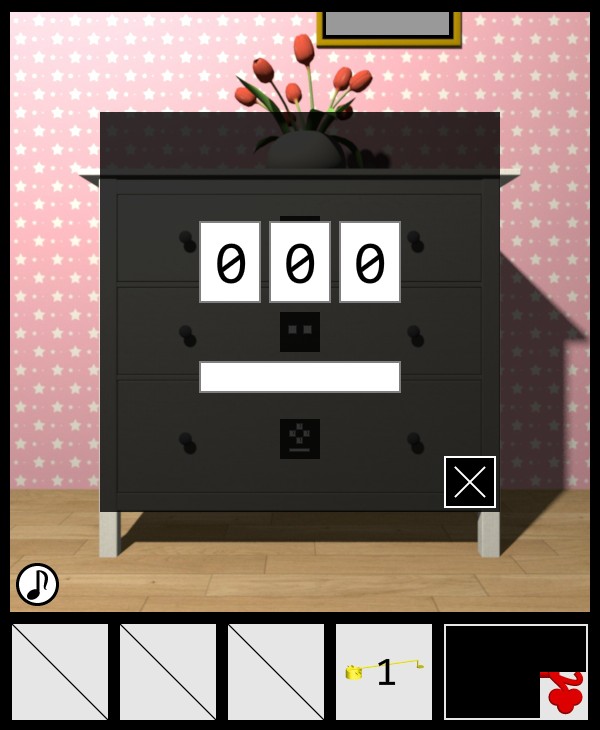This screenshot has width=600, height=730.
Task: Change the leftmost code digit
Action: 230,262
